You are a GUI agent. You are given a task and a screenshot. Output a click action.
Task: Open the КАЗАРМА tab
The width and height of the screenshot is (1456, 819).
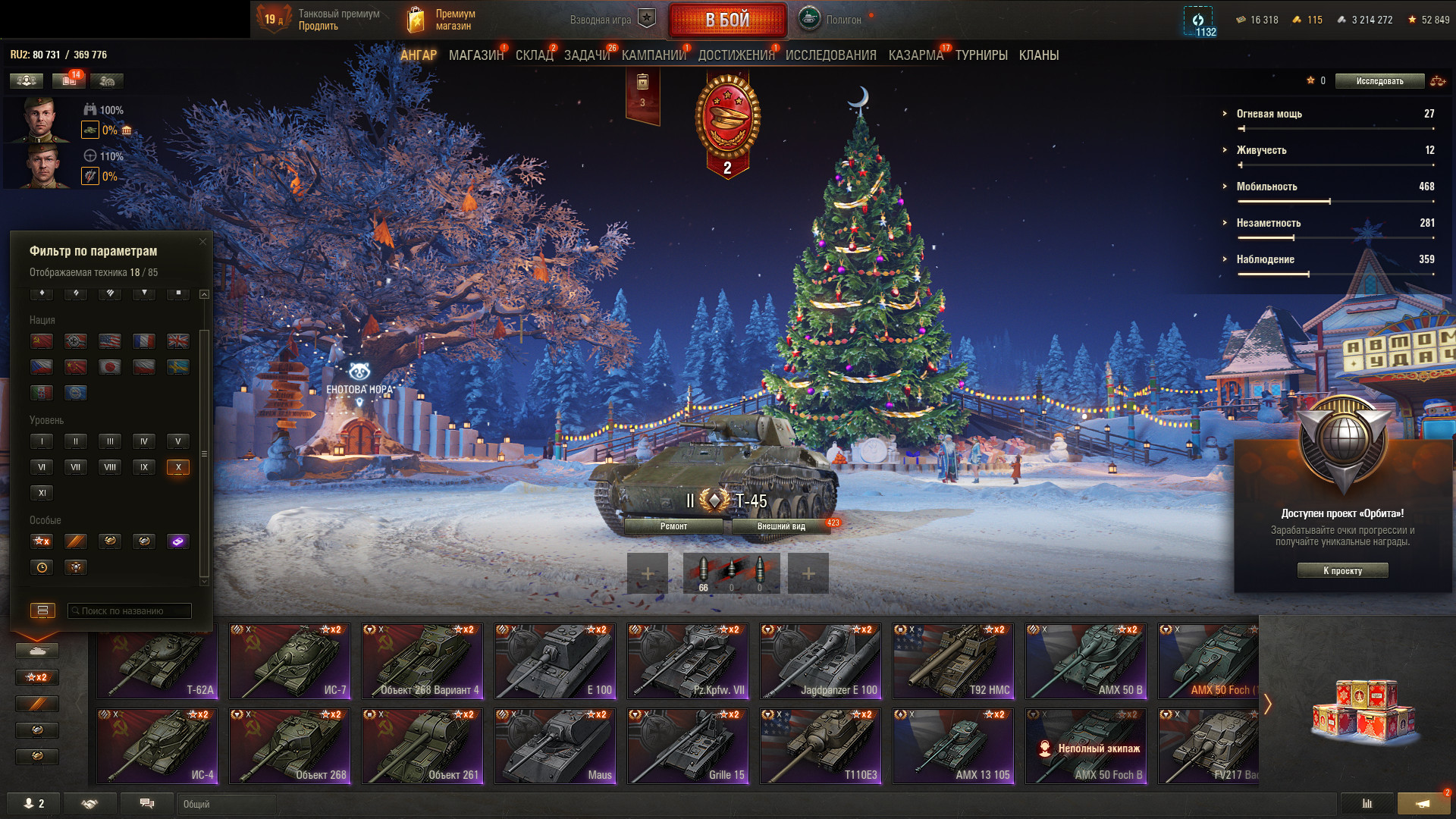pos(915,55)
